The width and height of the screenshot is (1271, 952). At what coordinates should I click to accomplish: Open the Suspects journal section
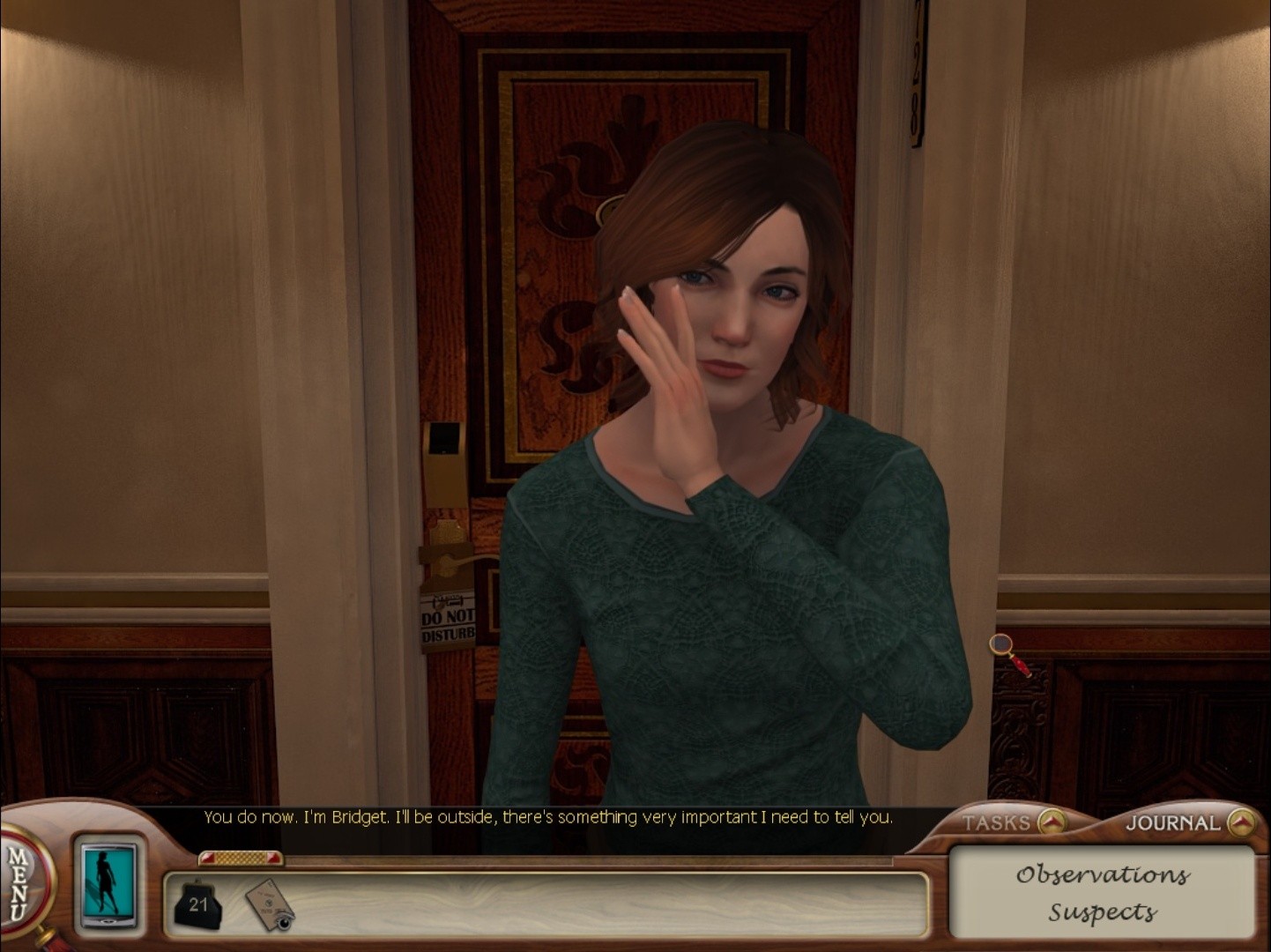tap(1102, 912)
